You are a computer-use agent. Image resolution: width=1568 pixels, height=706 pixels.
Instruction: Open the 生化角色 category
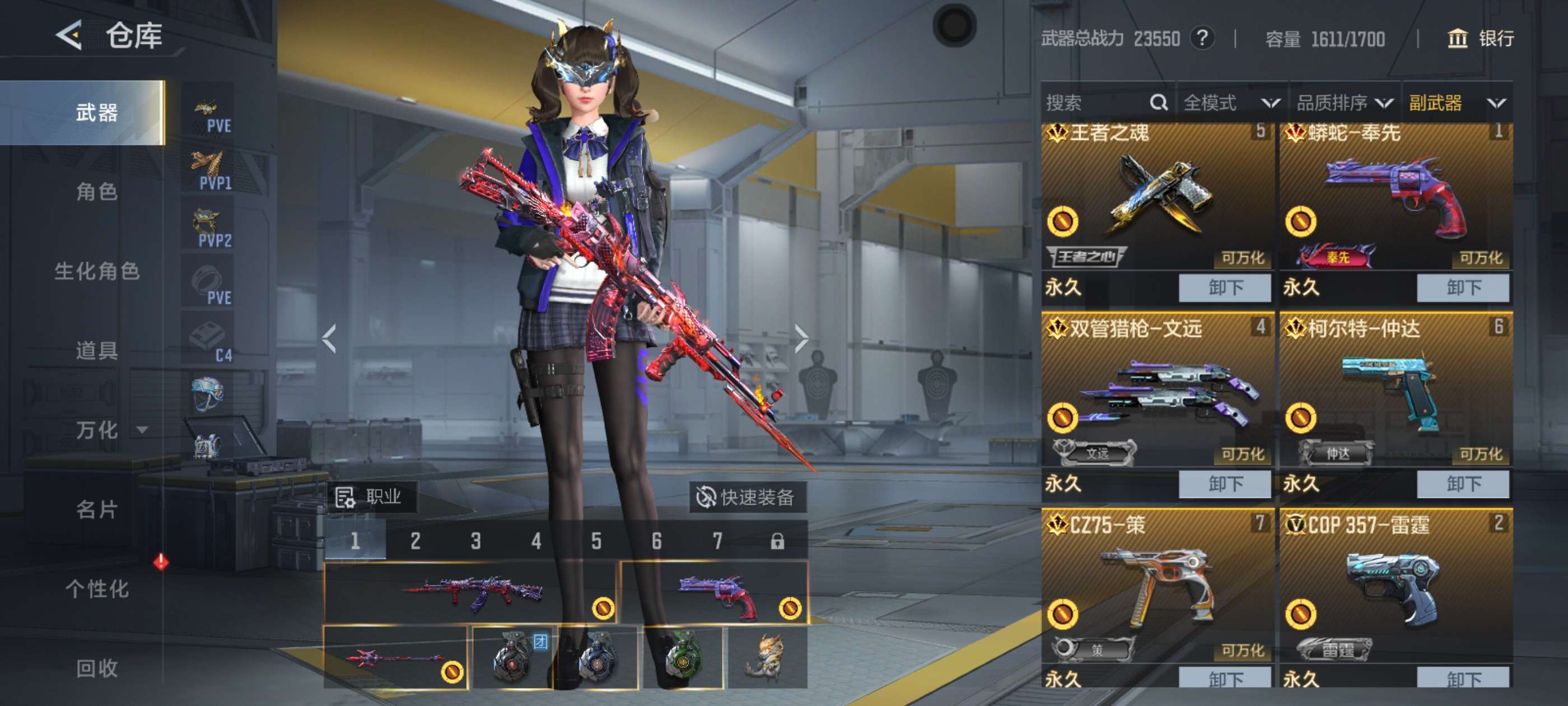[96, 271]
